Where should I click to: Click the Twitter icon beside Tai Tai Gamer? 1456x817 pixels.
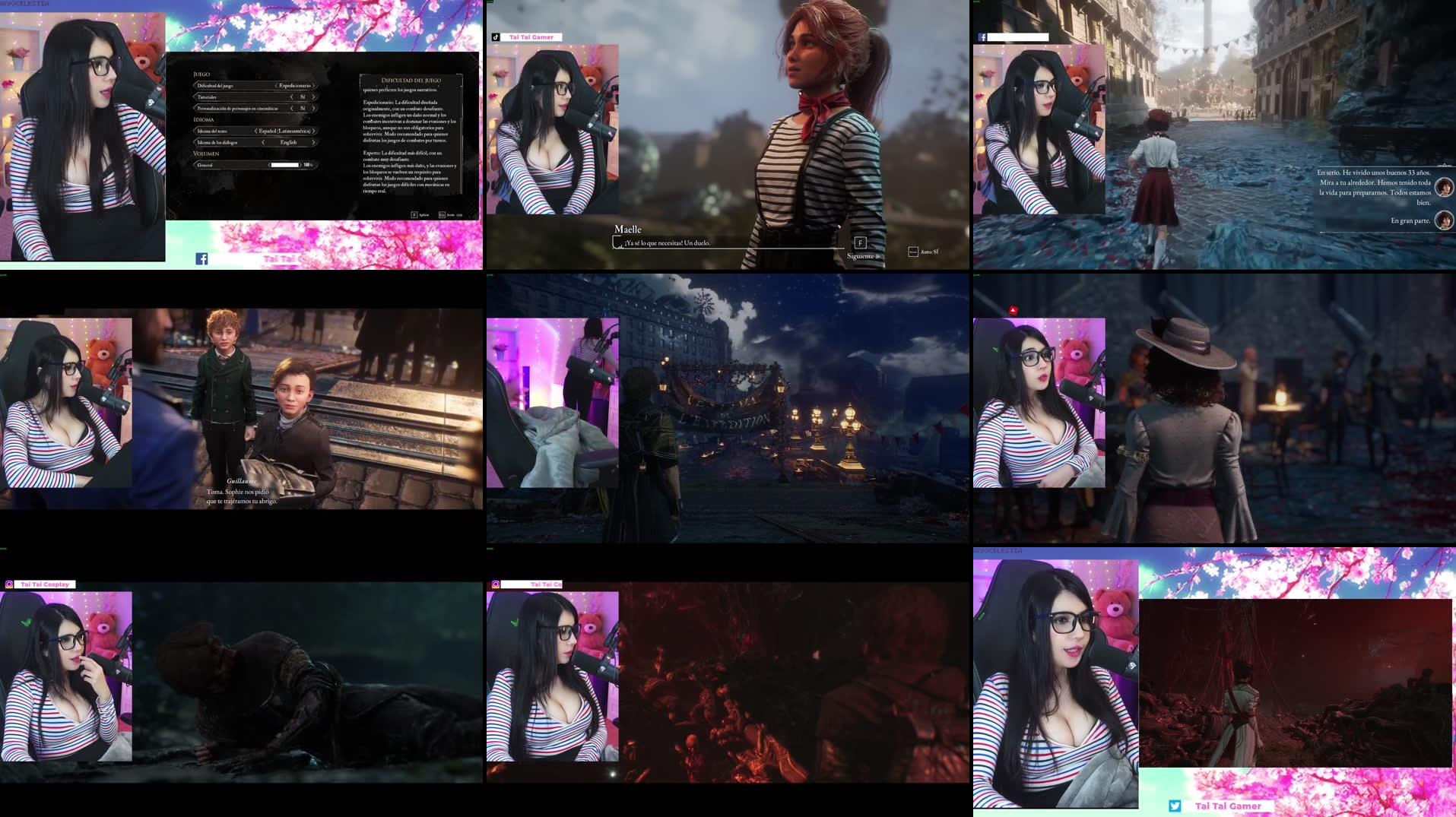click(1173, 806)
